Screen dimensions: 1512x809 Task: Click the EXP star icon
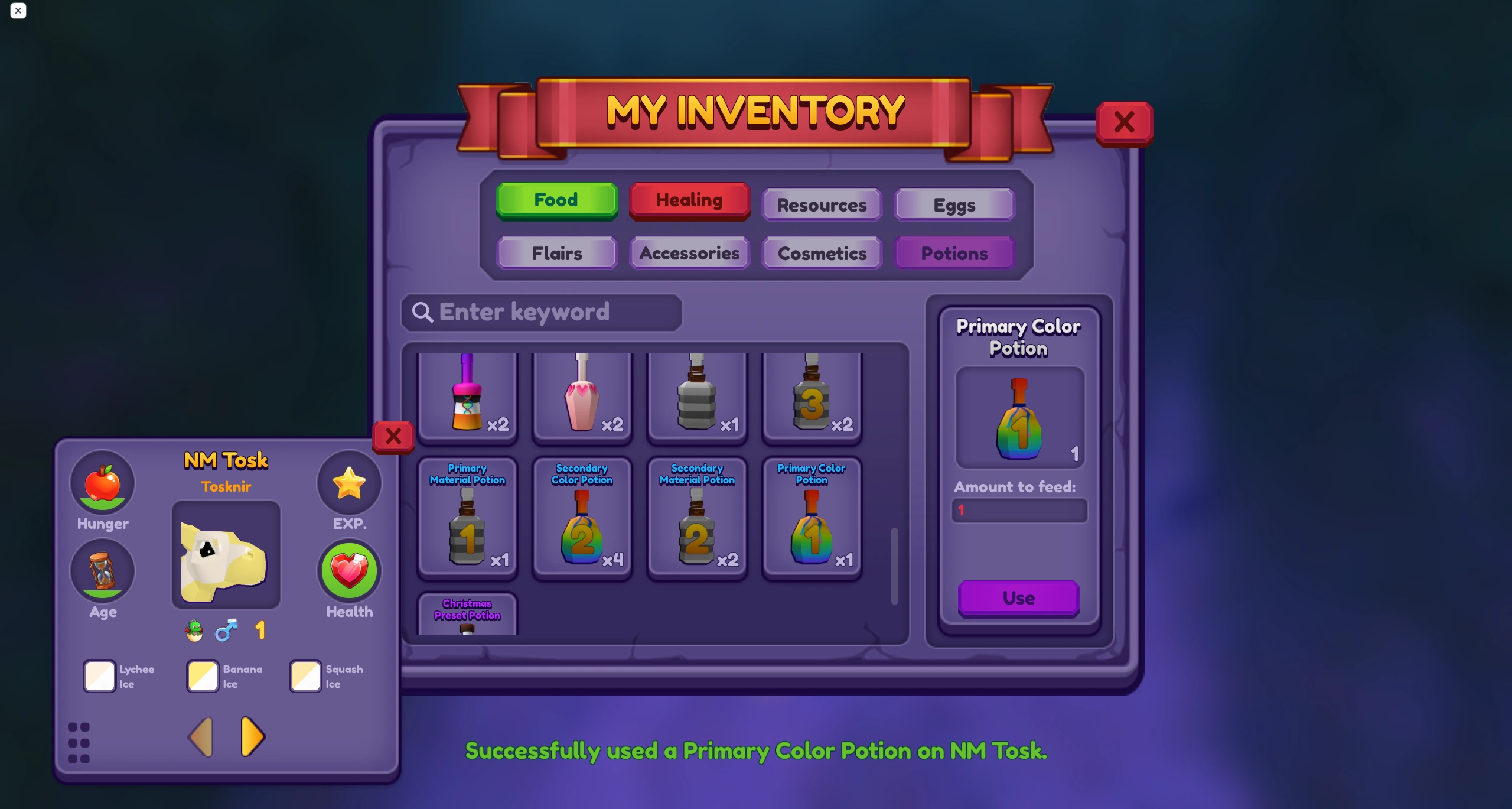pos(349,482)
